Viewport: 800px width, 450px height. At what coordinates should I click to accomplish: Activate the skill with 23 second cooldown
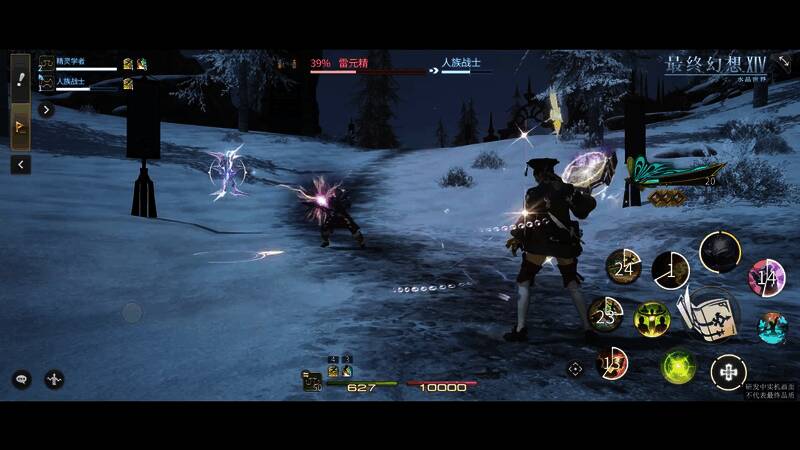[x=605, y=316]
